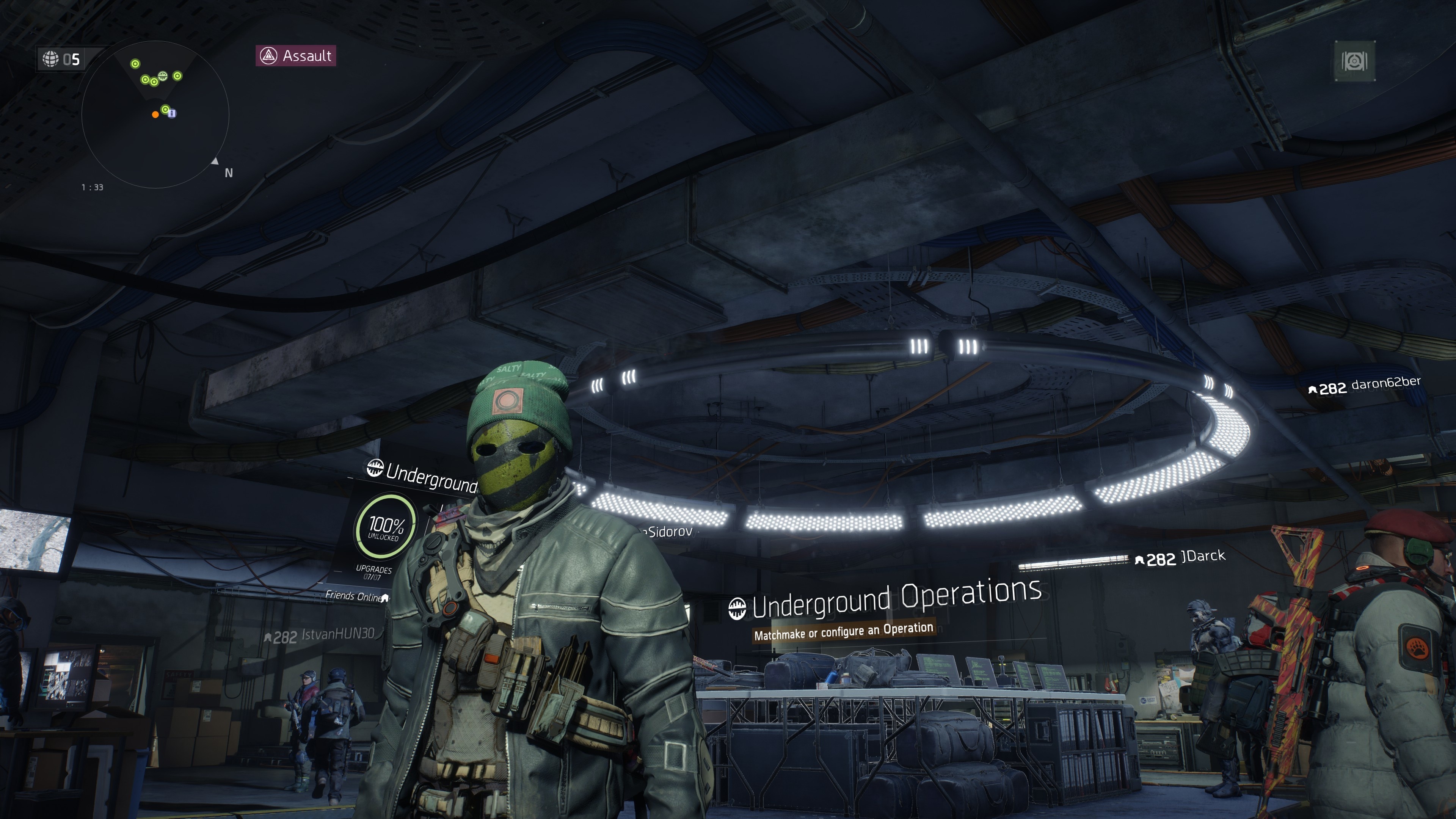This screenshot has width=1456, height=819.
Task: Select player nameplate JDarck
Action: [1181, 557]
